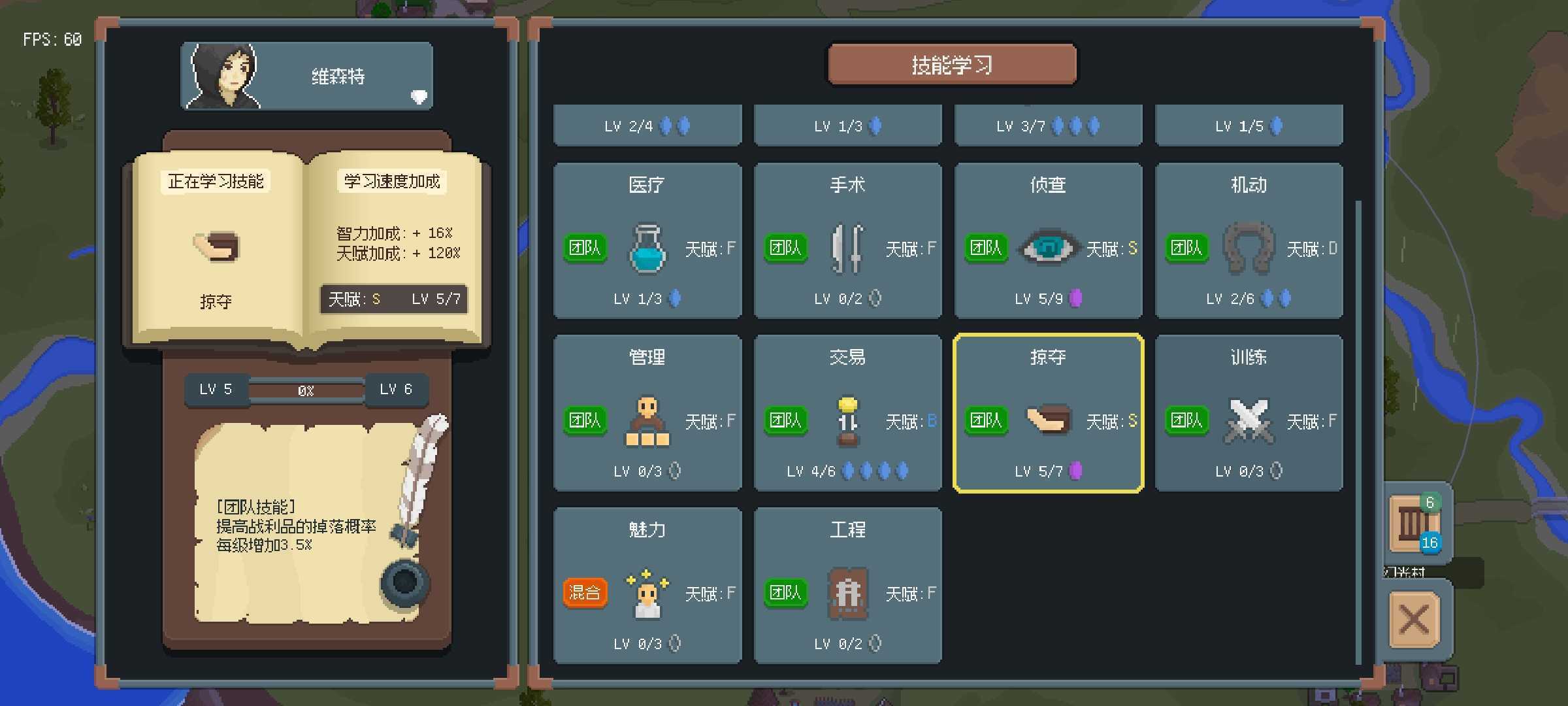Select the 侦查 skill with eye icon
This screenshot has height=706, width=1568.
coord(1048,241)
